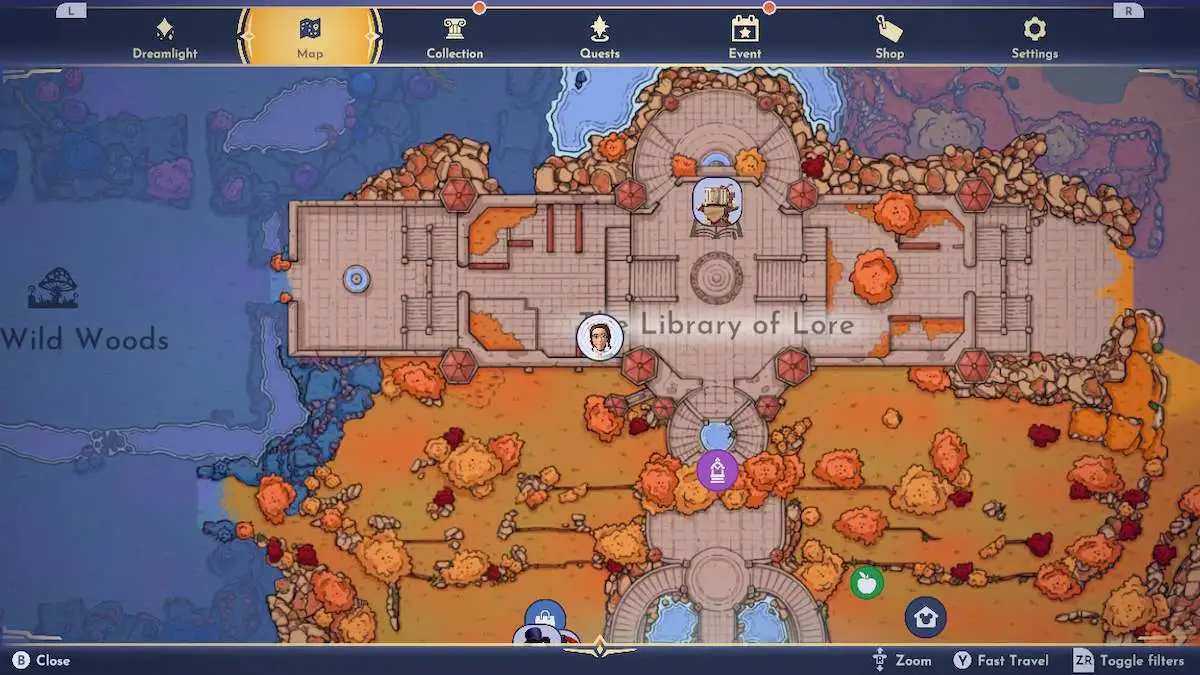This screenshot has height=675, width=1200.
Task: Choose the green apple stall marker
Action: pos(866,581)
